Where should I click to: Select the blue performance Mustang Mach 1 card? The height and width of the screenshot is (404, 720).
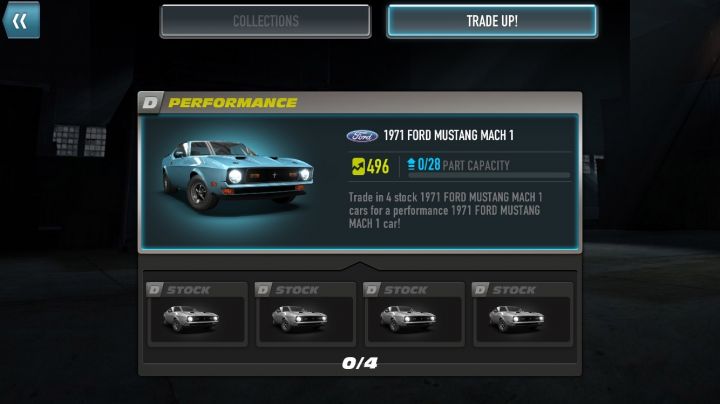click(x=359, y=182)
